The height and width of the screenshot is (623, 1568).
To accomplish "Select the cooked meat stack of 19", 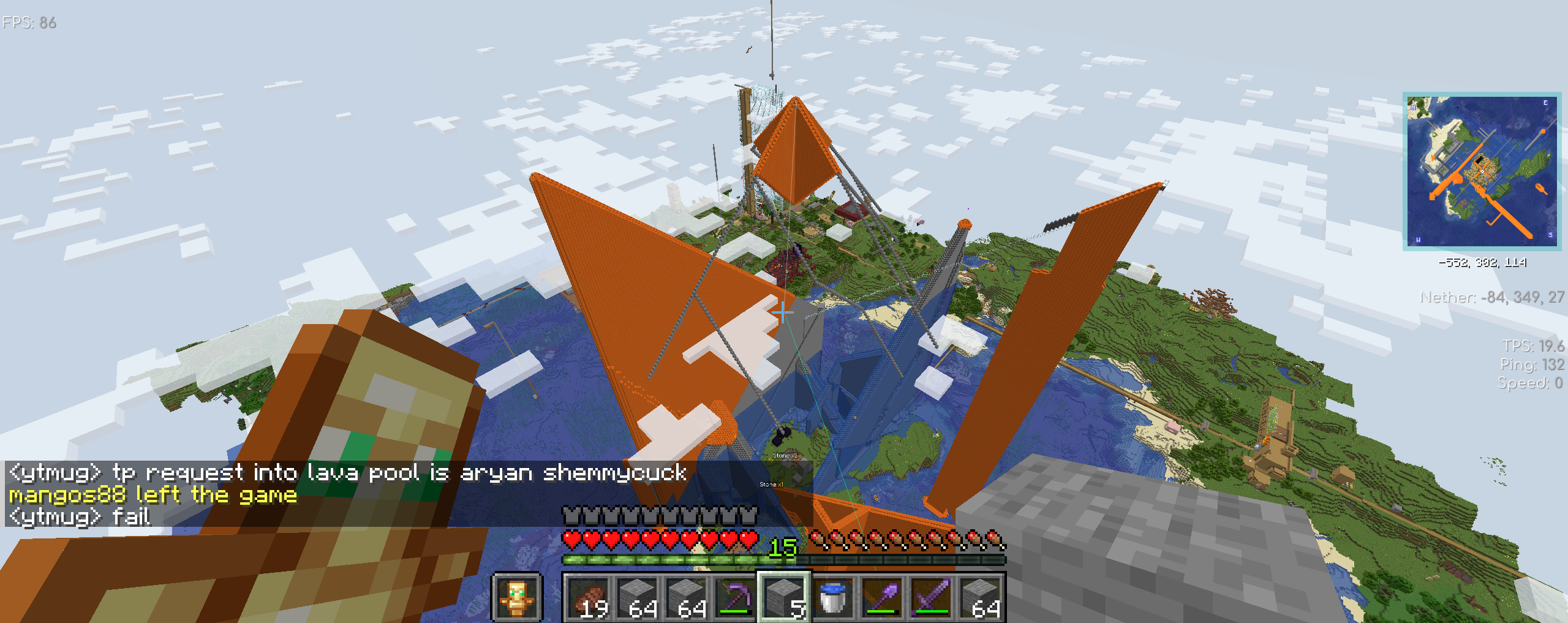I will tap(588, 597).
